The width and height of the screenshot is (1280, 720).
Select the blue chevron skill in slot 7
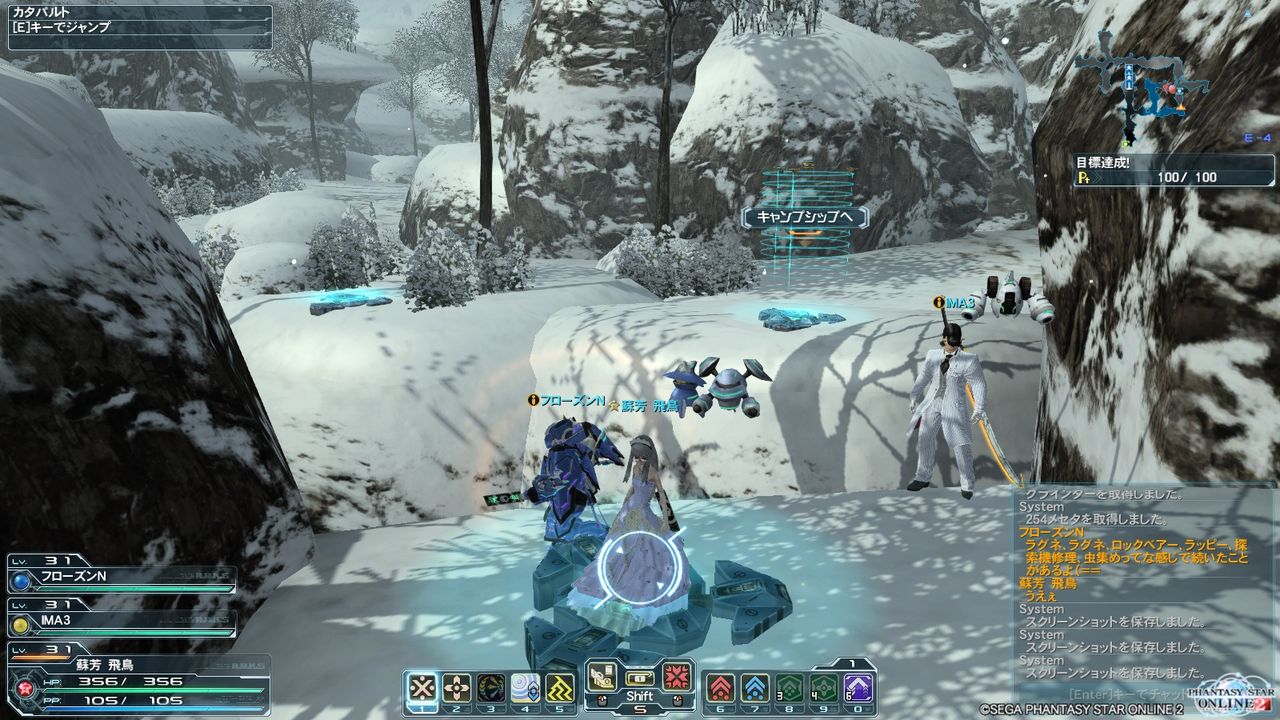(x=753, y=686)
